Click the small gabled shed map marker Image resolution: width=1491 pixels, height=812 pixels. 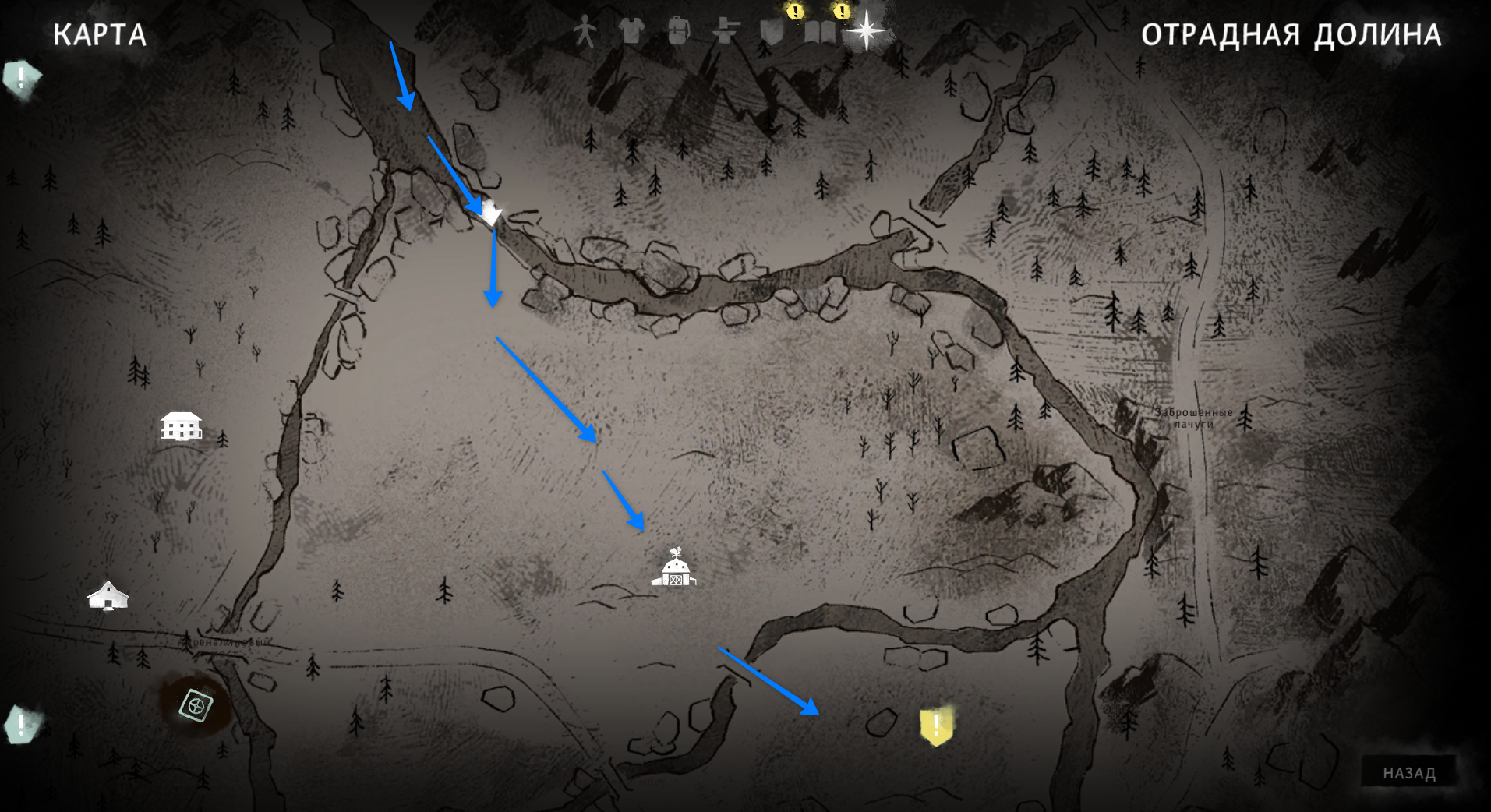click(x=108, y=596)
